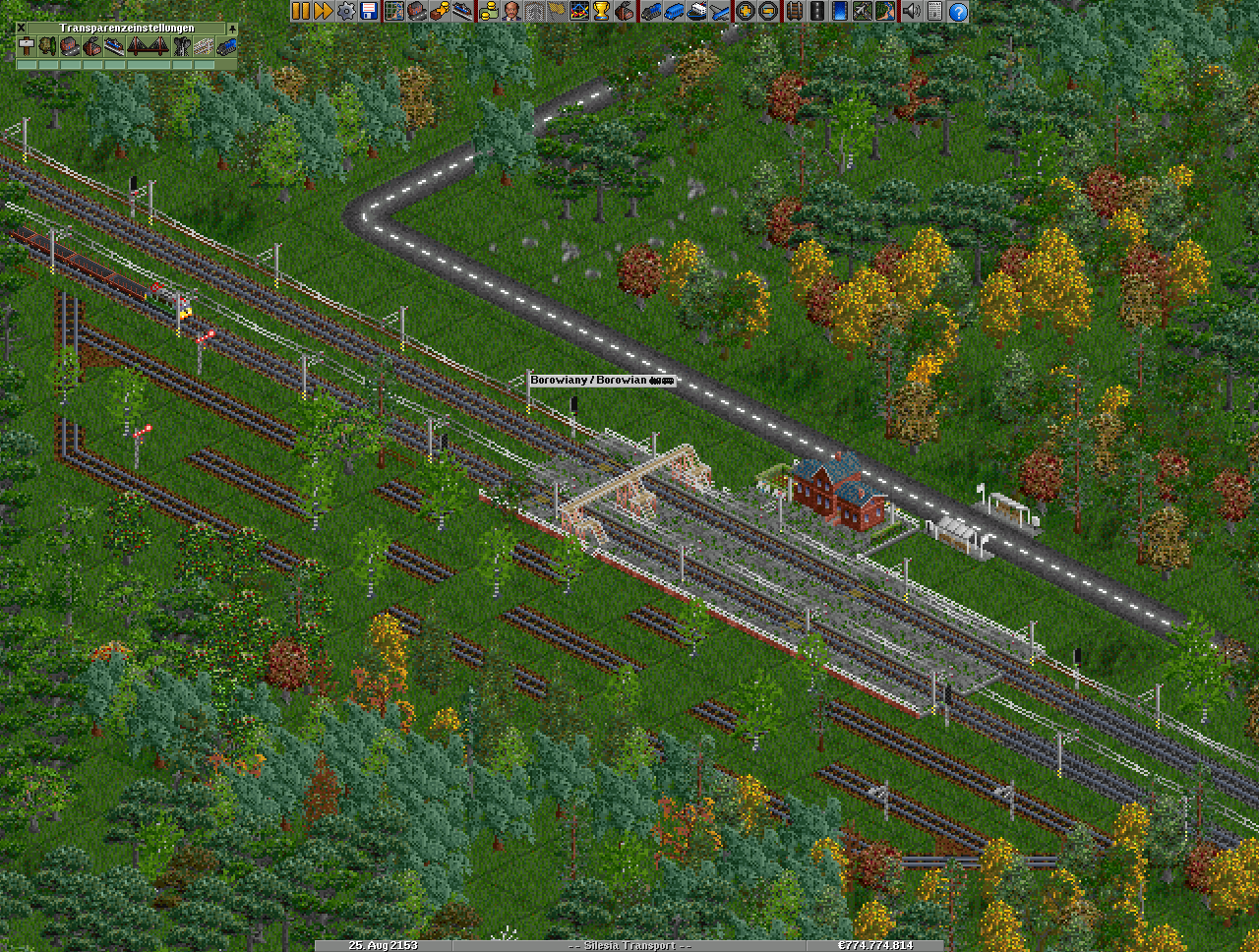The height and width of the screenshot is (952, 1259).
Task: Toggle fast forward speed
Action: [323, 12]
